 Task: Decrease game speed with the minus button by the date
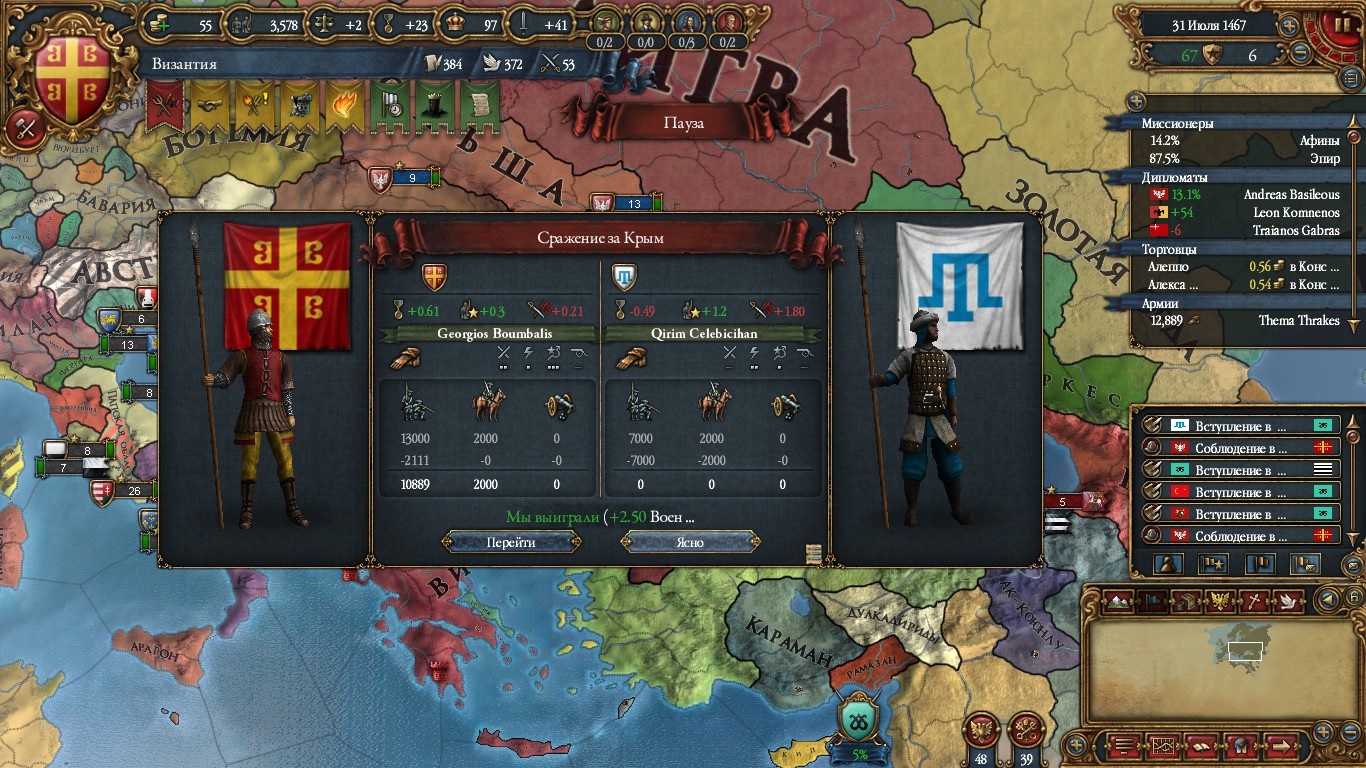[1300, 54]
